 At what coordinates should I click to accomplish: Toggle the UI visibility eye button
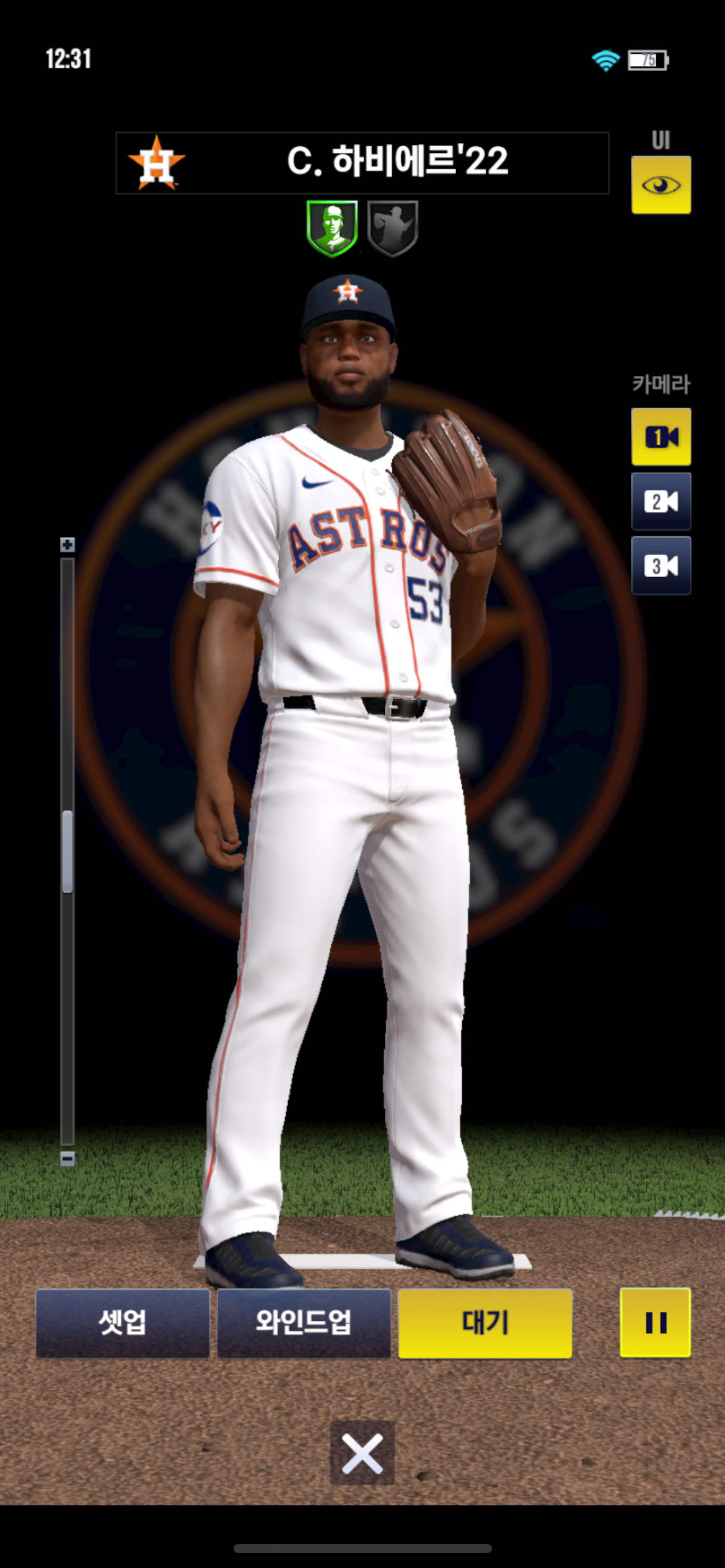point(661,185)
